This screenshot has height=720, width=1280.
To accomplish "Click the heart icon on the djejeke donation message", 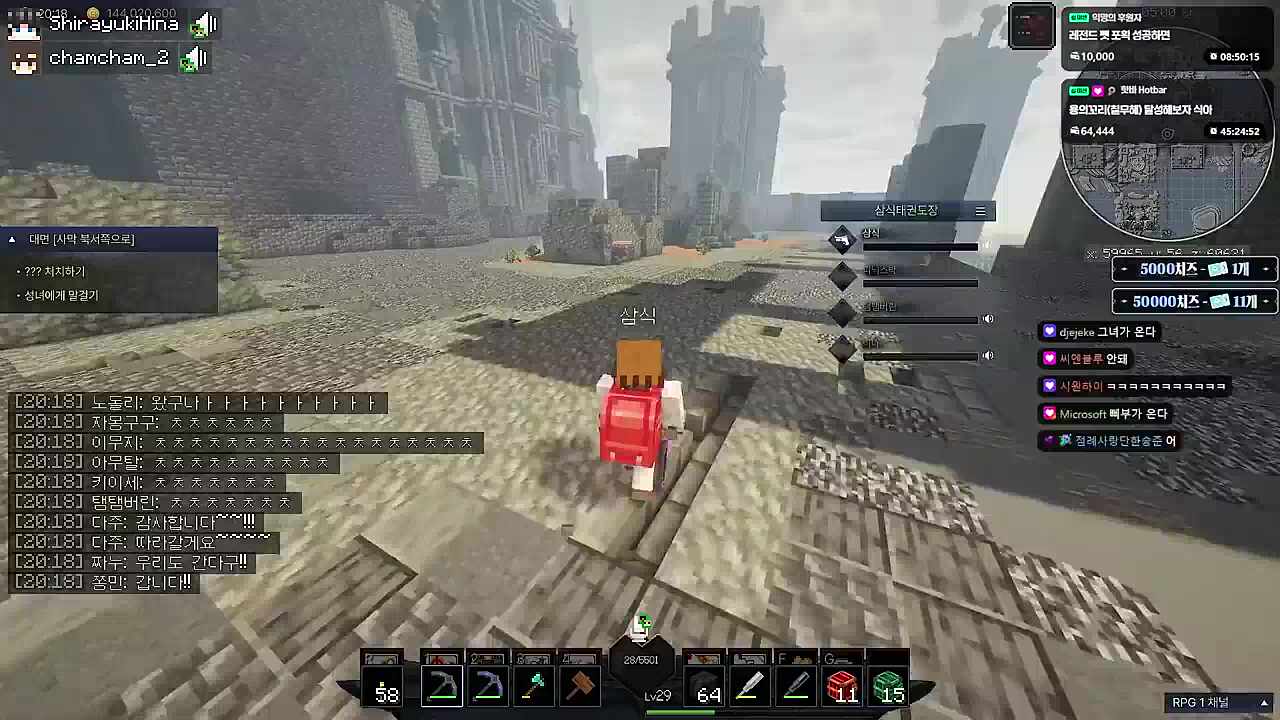I will (x=1049, y=331).
